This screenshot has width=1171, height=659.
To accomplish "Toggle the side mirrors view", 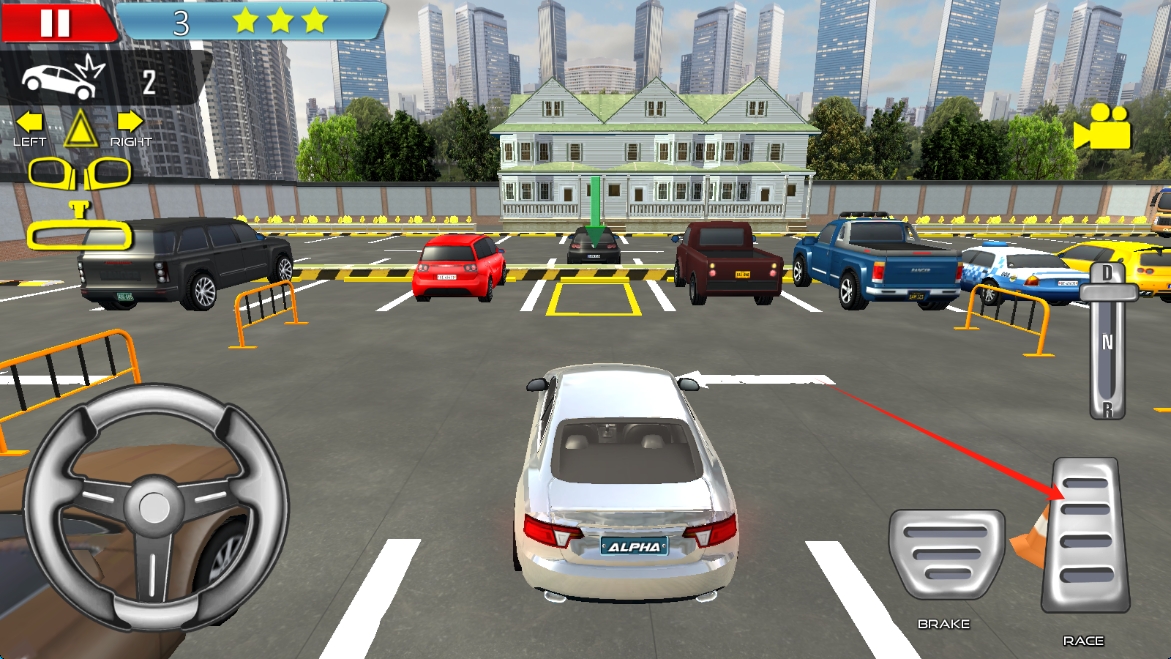I will [80, 173].
